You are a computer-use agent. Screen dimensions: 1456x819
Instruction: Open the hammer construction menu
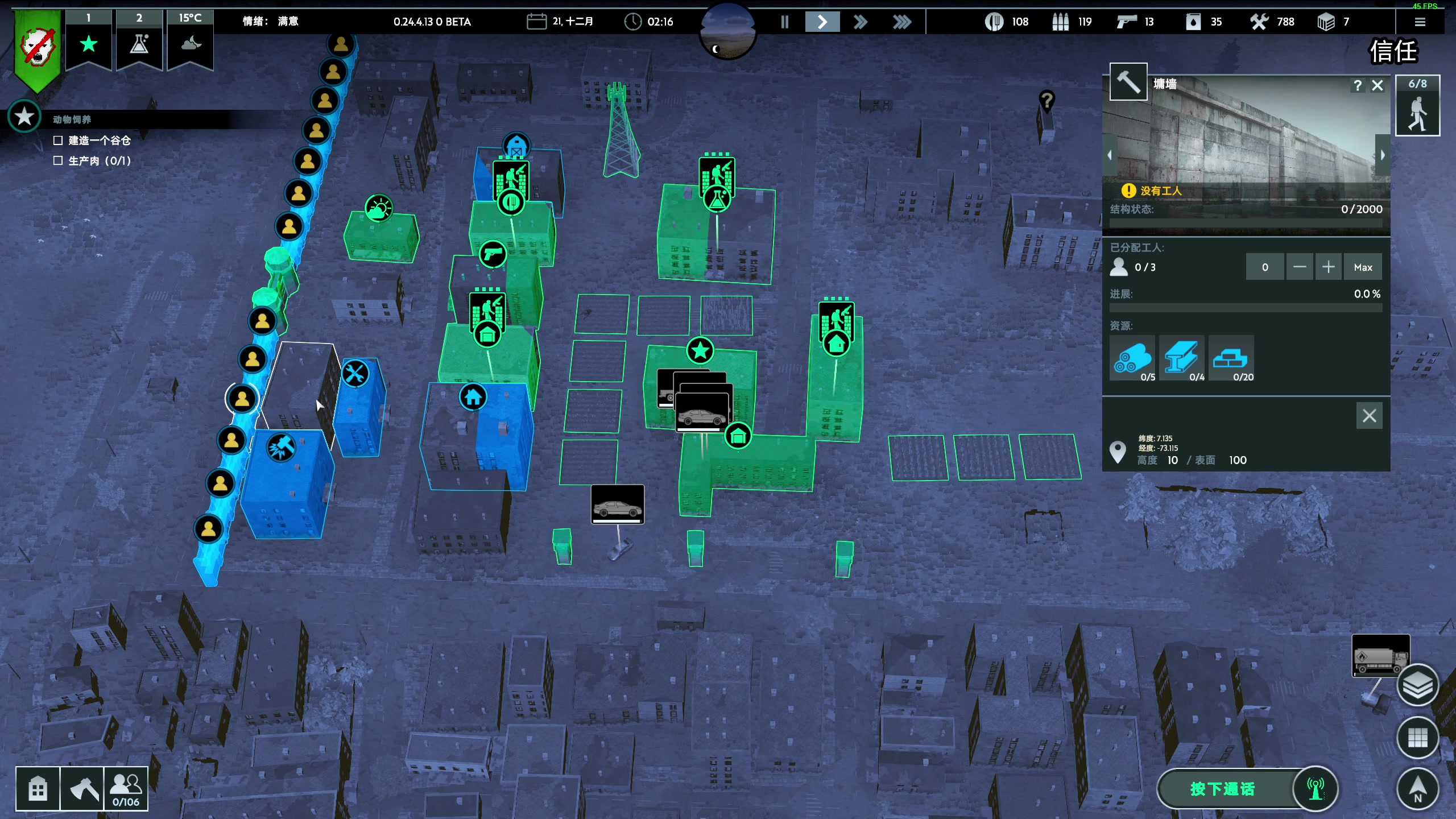pos(82,789)
